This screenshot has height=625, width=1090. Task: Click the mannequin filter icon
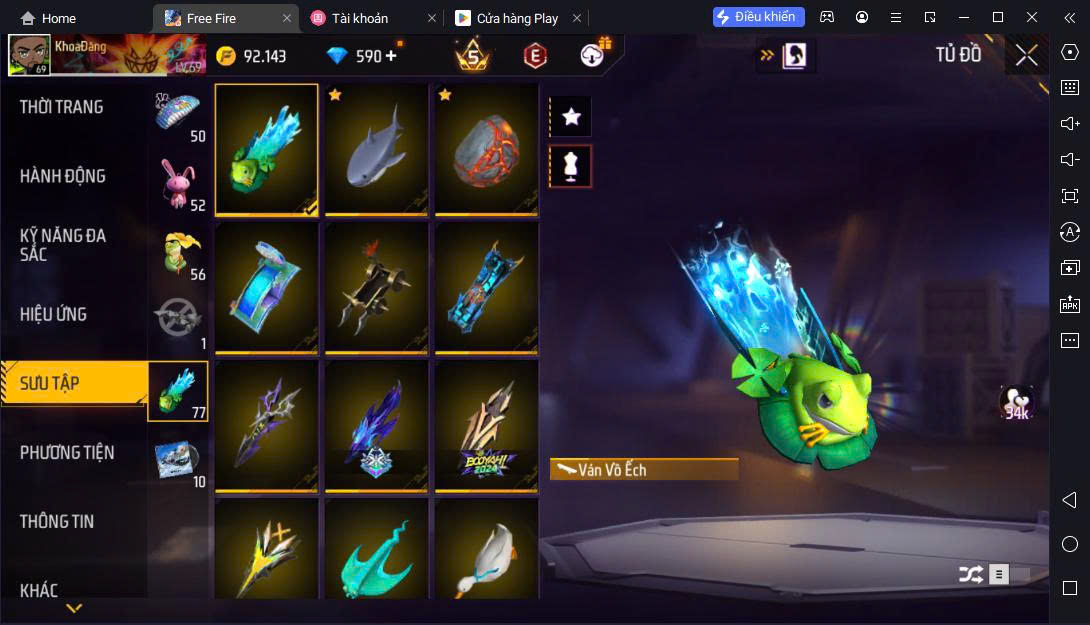click(571, 167)
